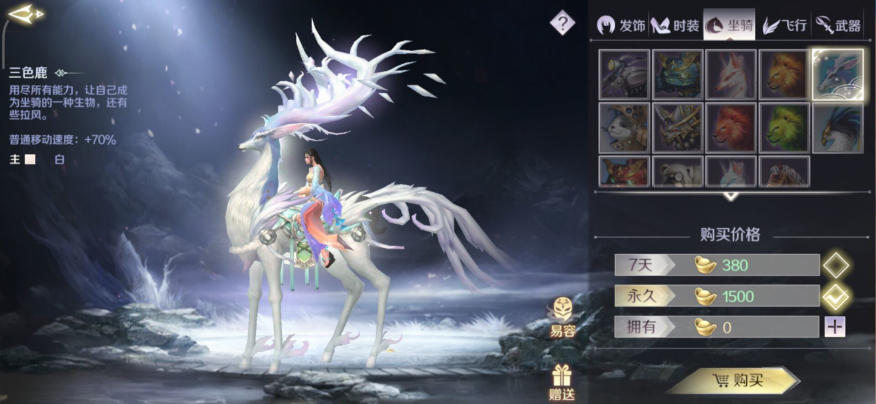Image resolution: width=876 pixels, height=404 pixels.
Task: Select the 坐骑 mount tab
Action: [729, 25]
